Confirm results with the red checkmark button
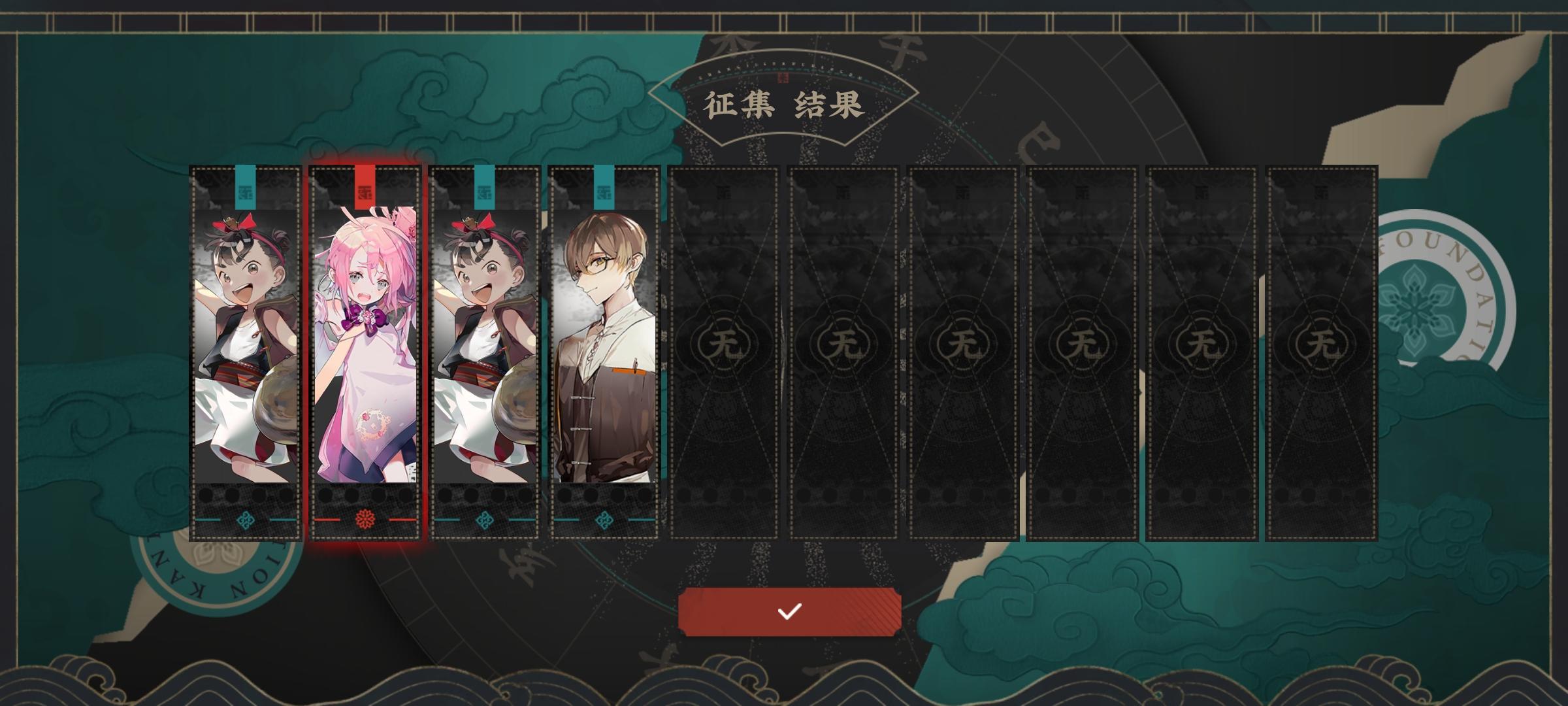 tap(791, 612)
